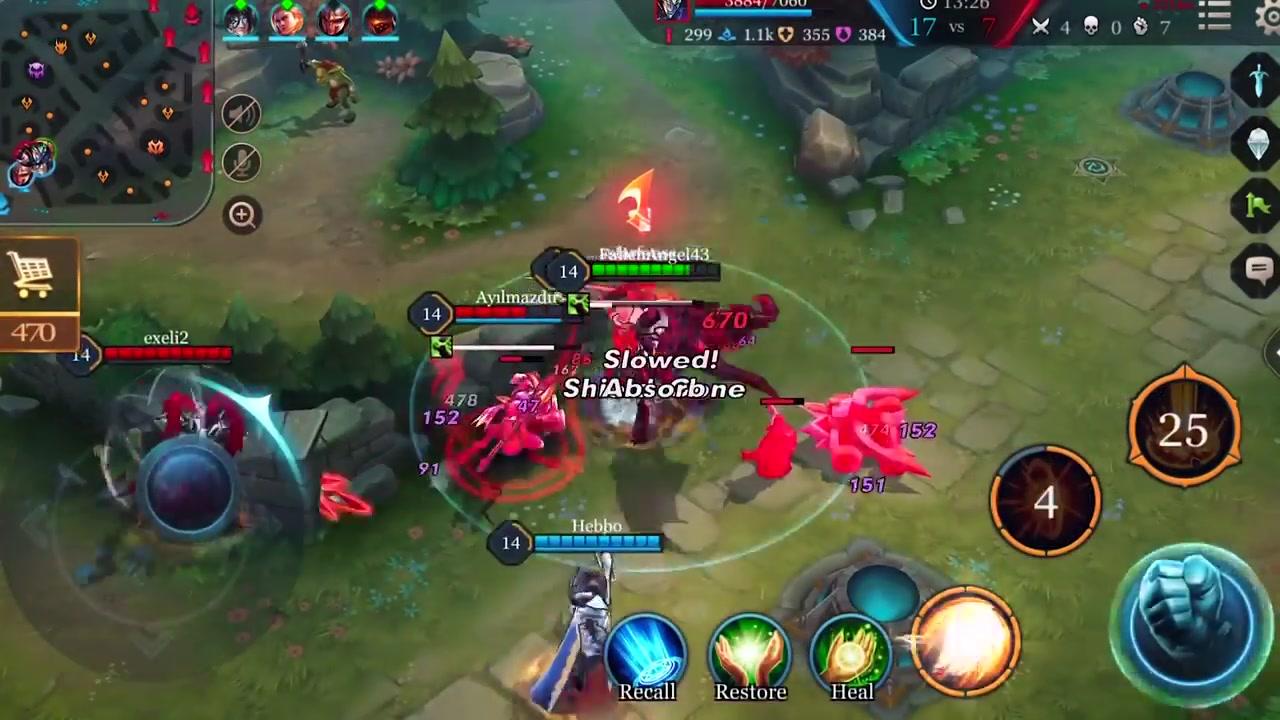Open the scoreboard via the list icon
1280x720 pixels.
pyautogui.click(x=1213, y=13)
